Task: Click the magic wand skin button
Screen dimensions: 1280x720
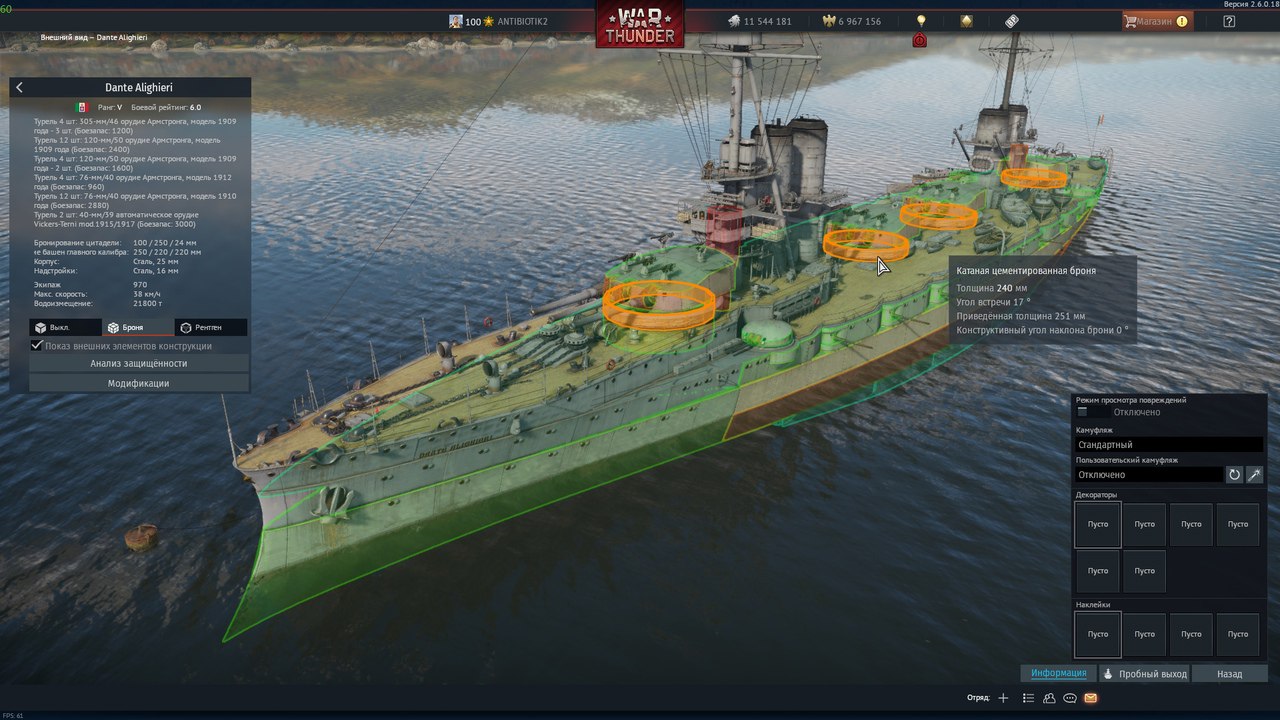Action: (x=1254, y=475)
